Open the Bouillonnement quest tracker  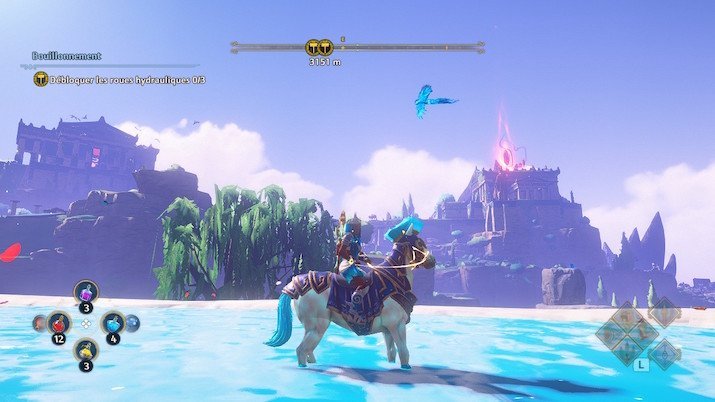(x=66, y=56)
